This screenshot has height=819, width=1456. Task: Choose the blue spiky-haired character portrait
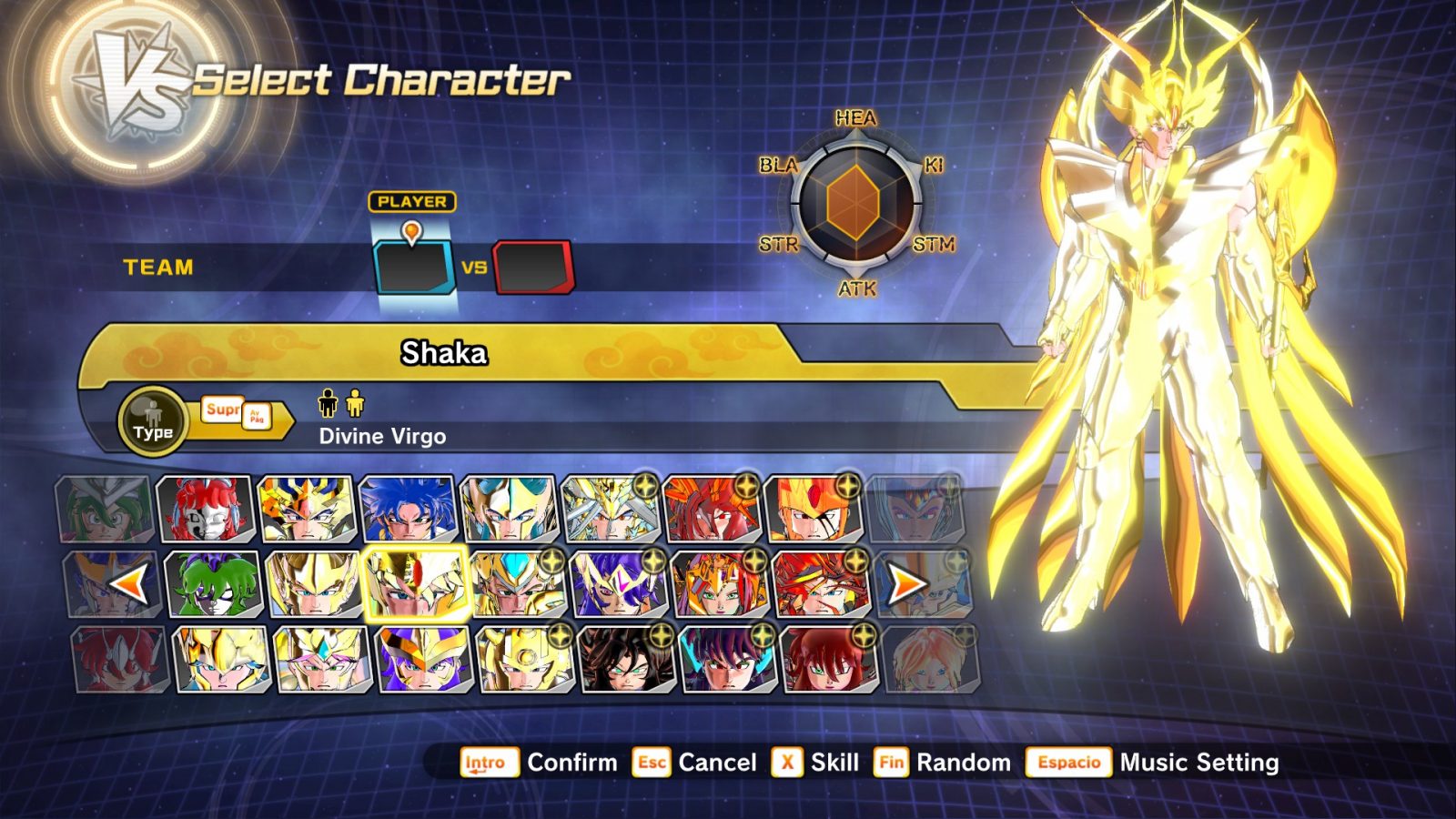[406, 510]
